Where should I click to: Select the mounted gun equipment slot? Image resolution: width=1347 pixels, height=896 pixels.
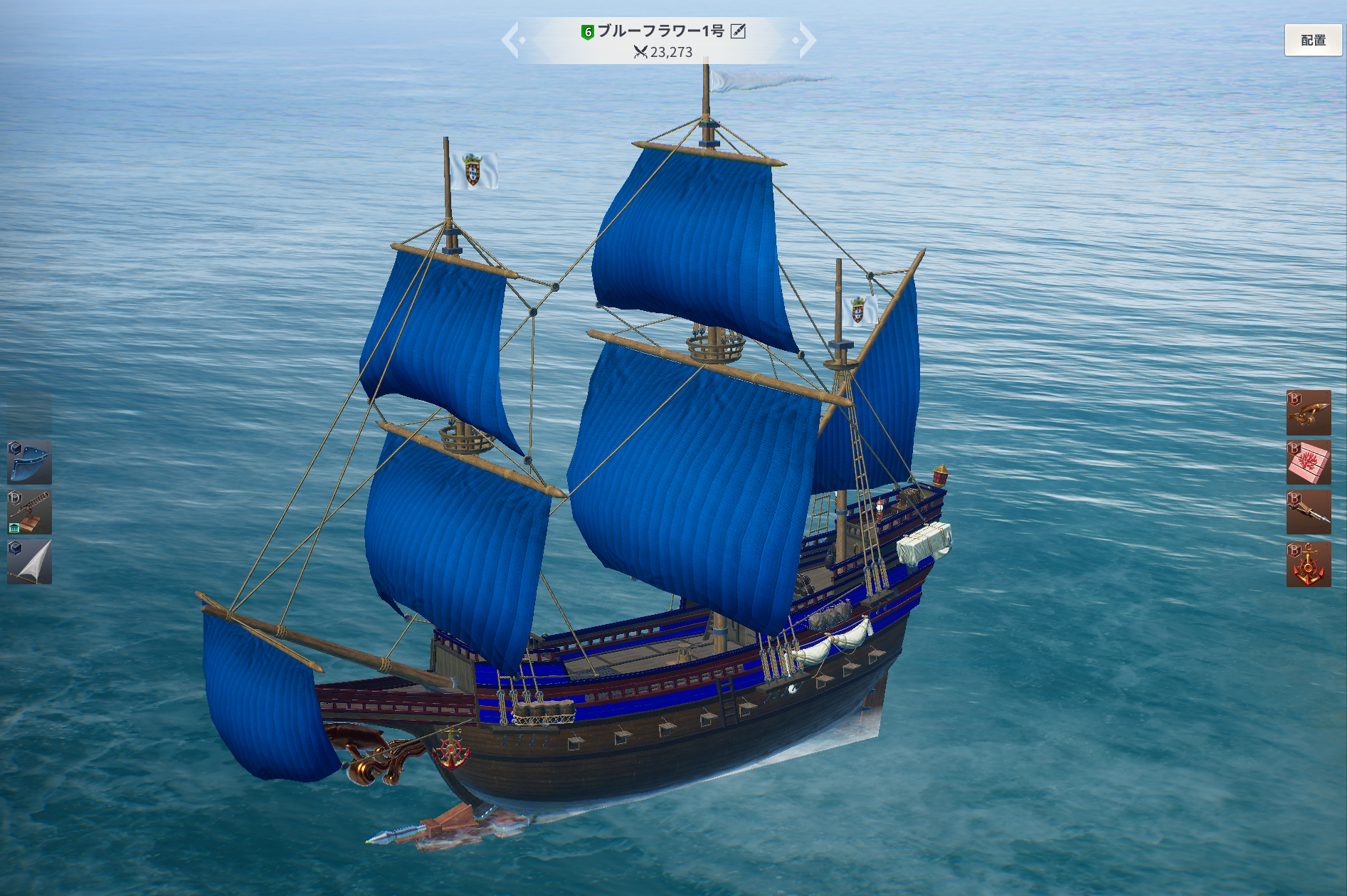30,512
